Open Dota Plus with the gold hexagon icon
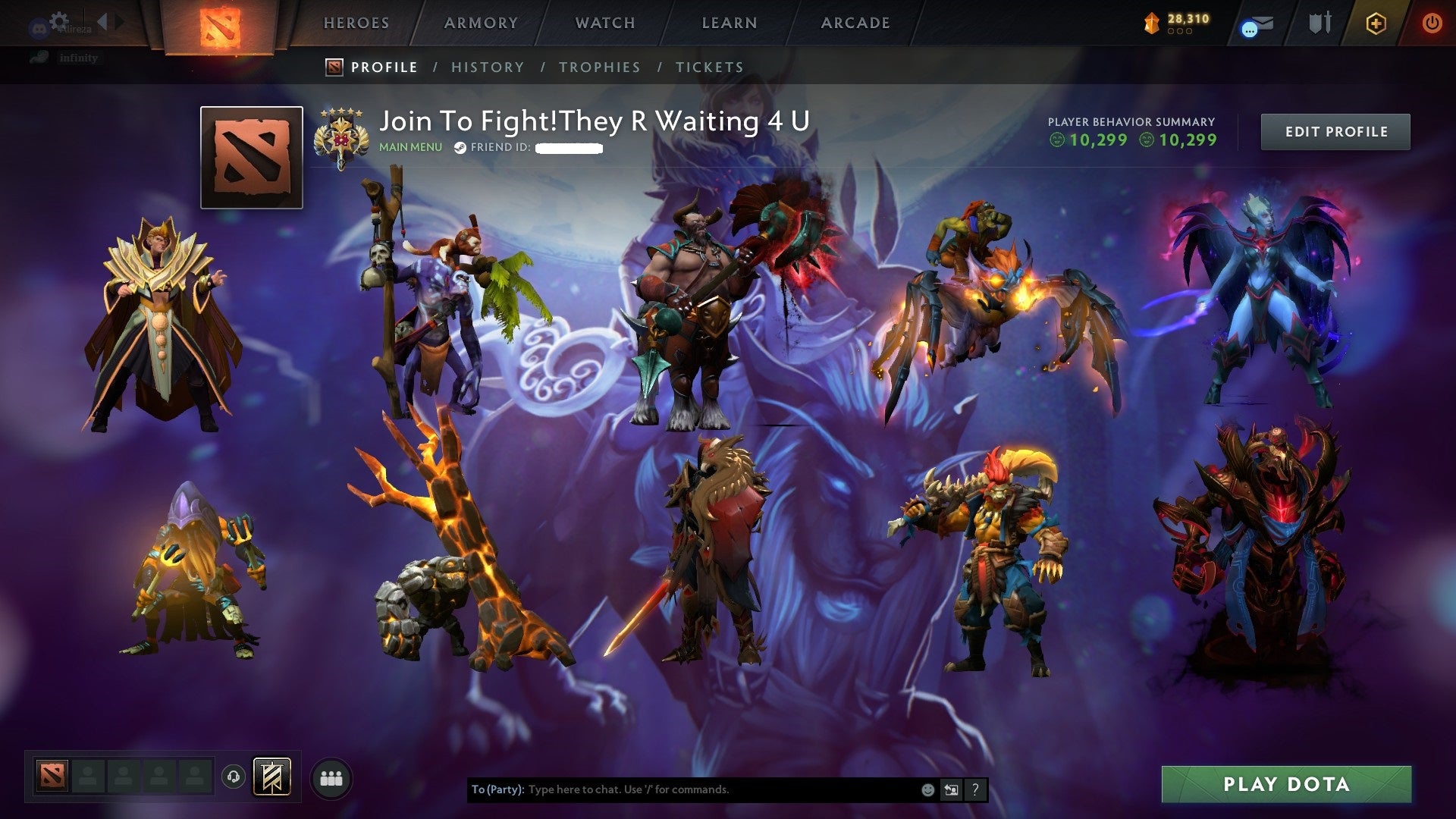This screenshot has width=1456, height=819. [x=1376, y=23]
